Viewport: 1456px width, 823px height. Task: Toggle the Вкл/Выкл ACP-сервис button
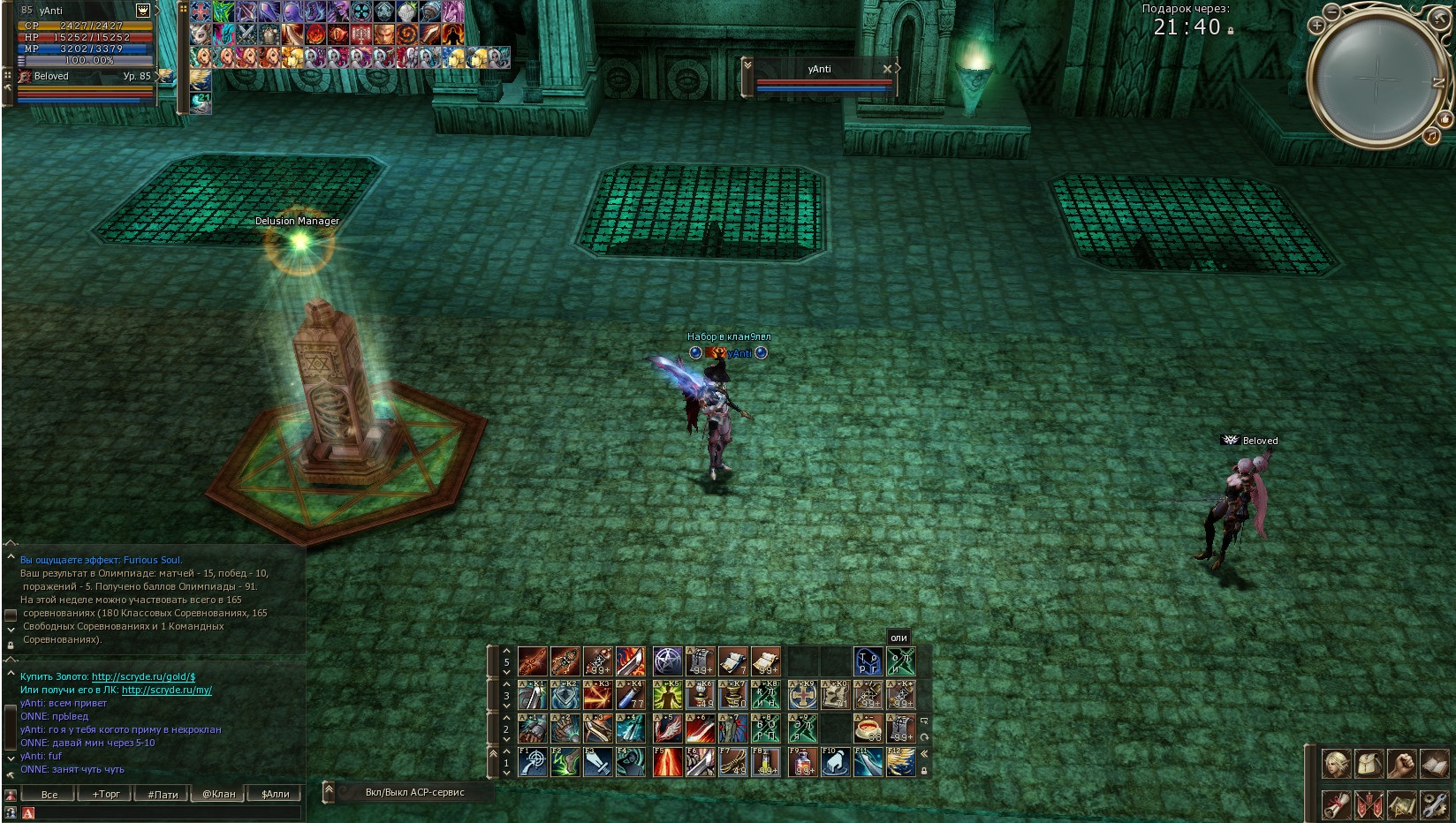[x=414, y=792]
